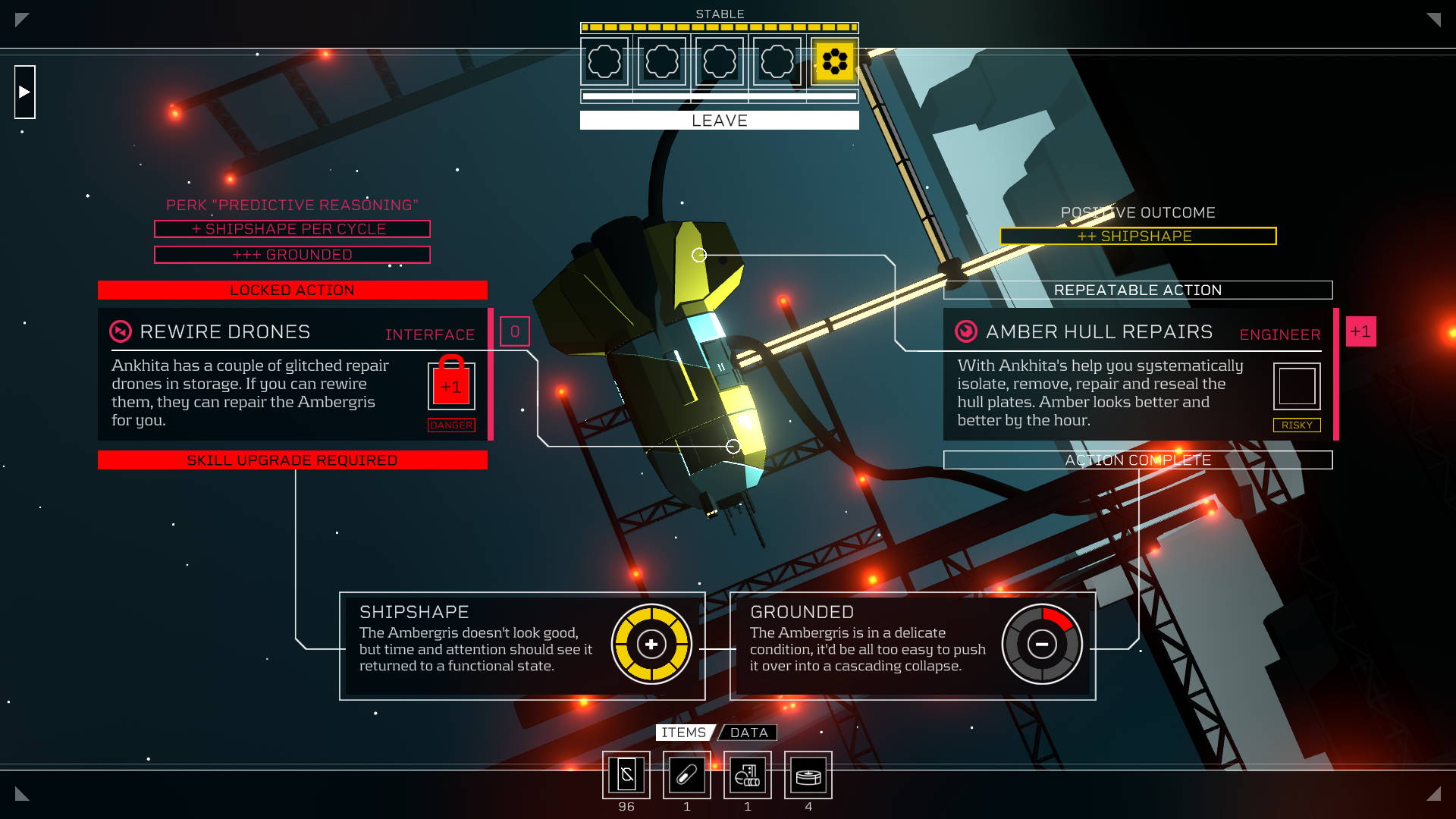Inspect the Shipshape clock panel
Viewport: 1456px width, 819px height.
coord(522,645)
